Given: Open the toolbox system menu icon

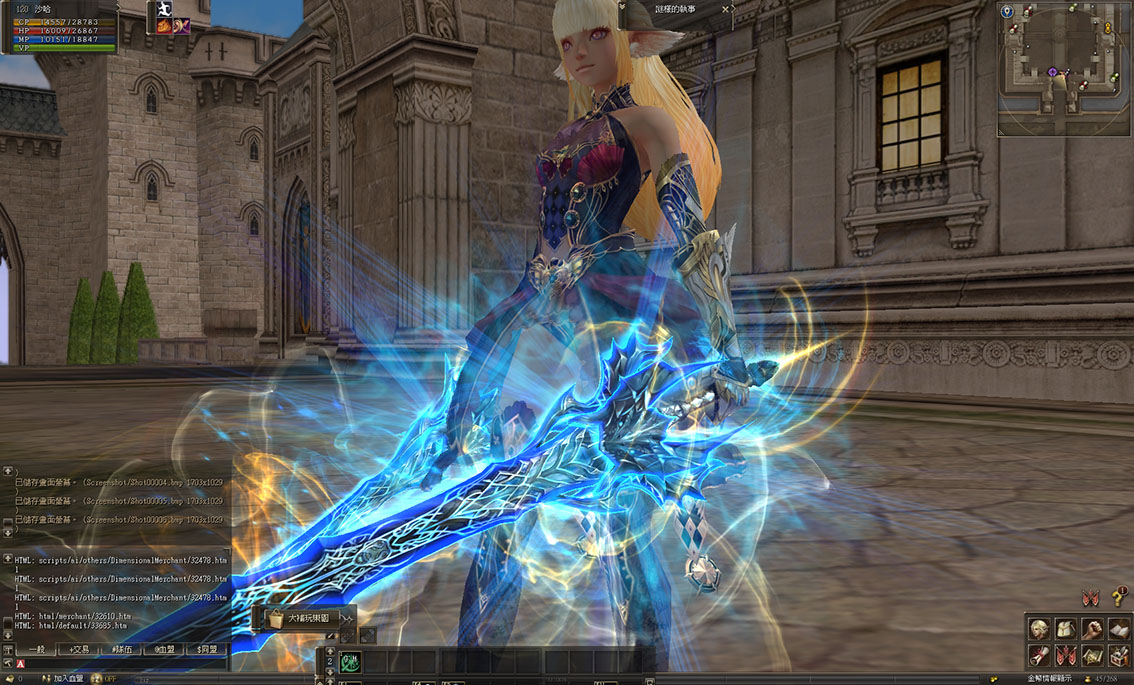Looking at the screenshot, I should click(1119, 656).
